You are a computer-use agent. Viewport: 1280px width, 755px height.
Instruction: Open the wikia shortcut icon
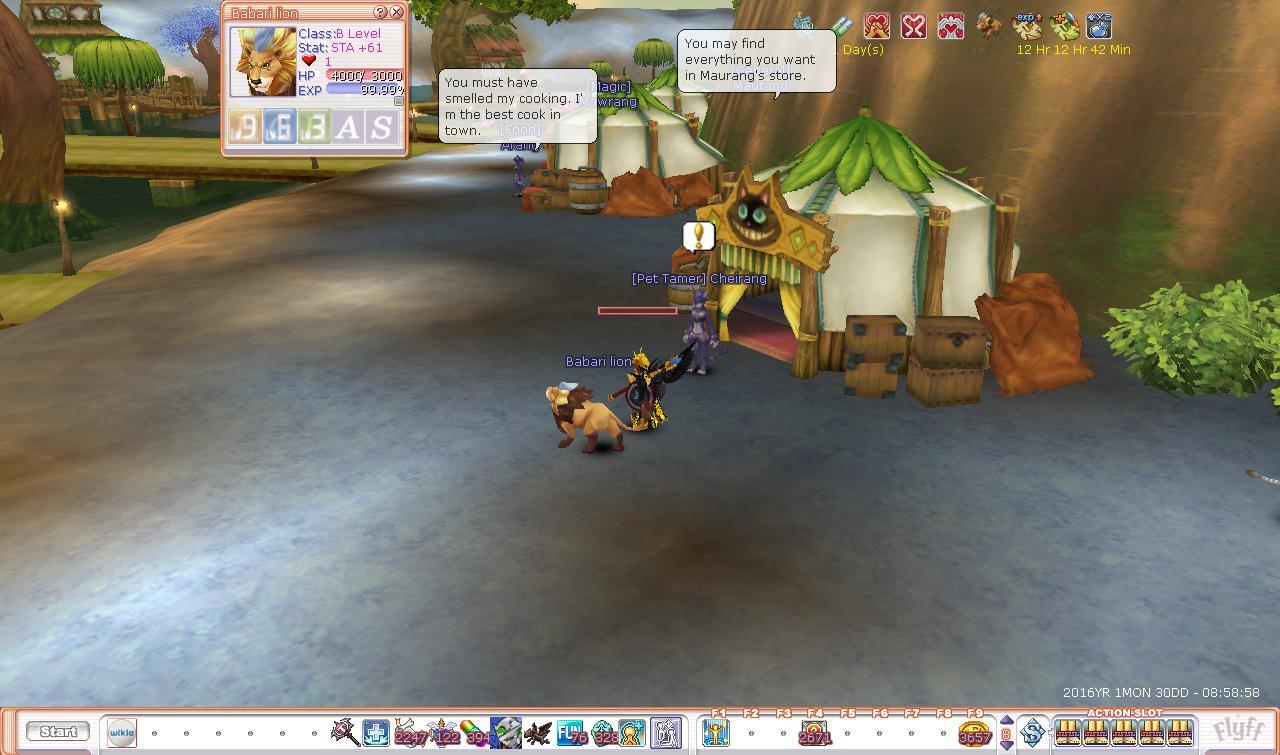(x=122, y=732)
